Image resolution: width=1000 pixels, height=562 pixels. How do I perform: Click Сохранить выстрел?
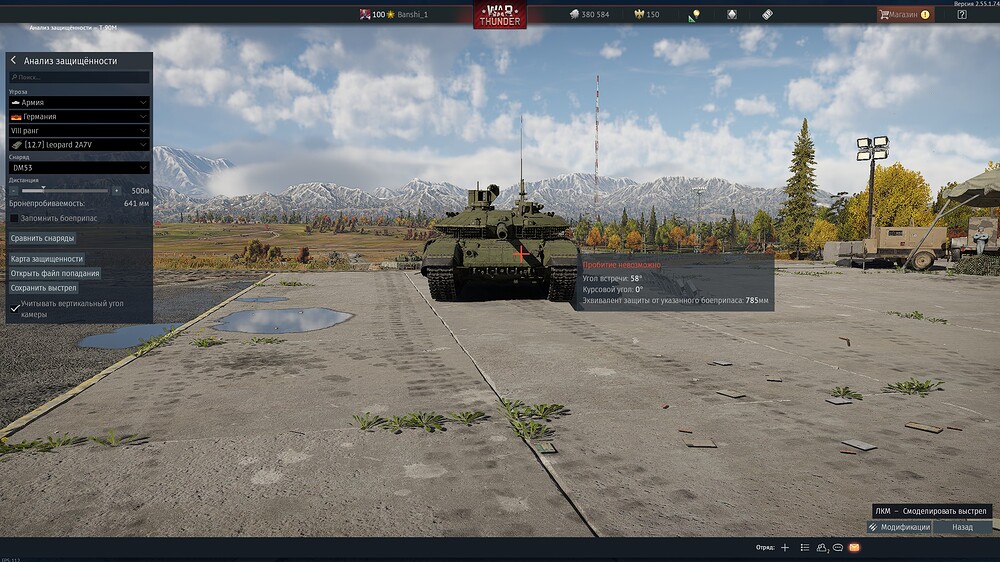44,288
